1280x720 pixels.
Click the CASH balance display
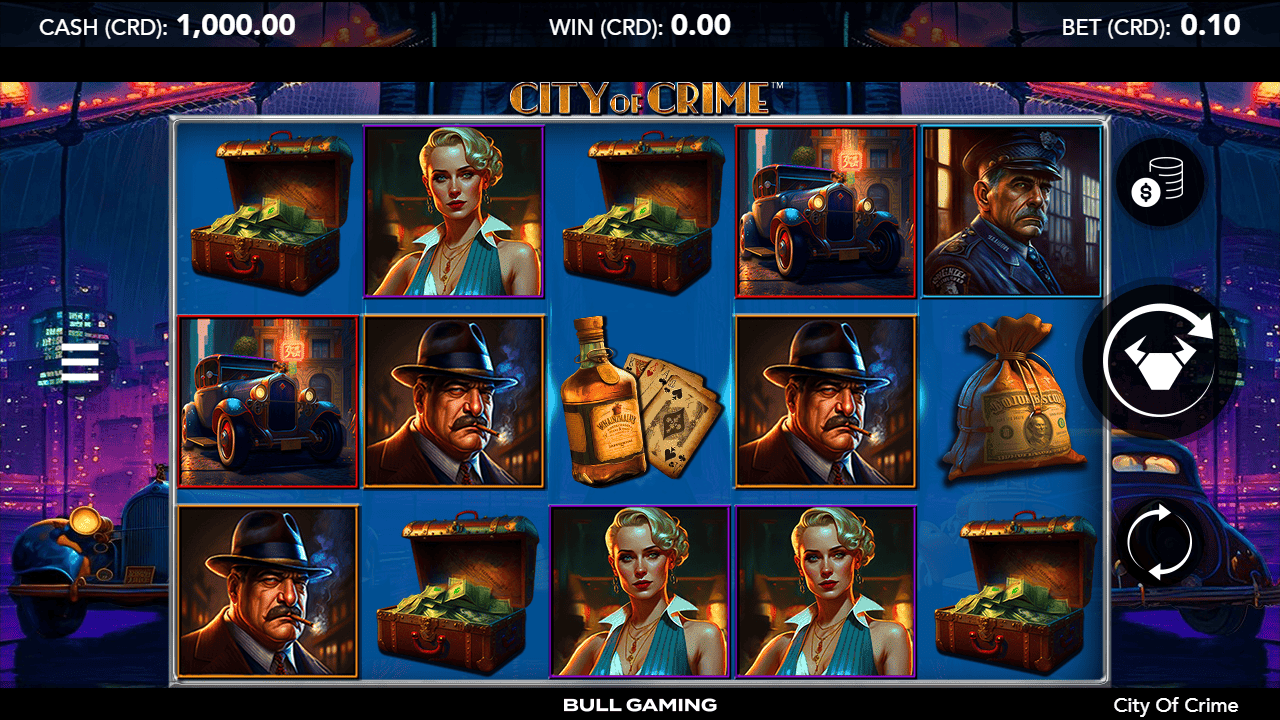tap(165, 25)
